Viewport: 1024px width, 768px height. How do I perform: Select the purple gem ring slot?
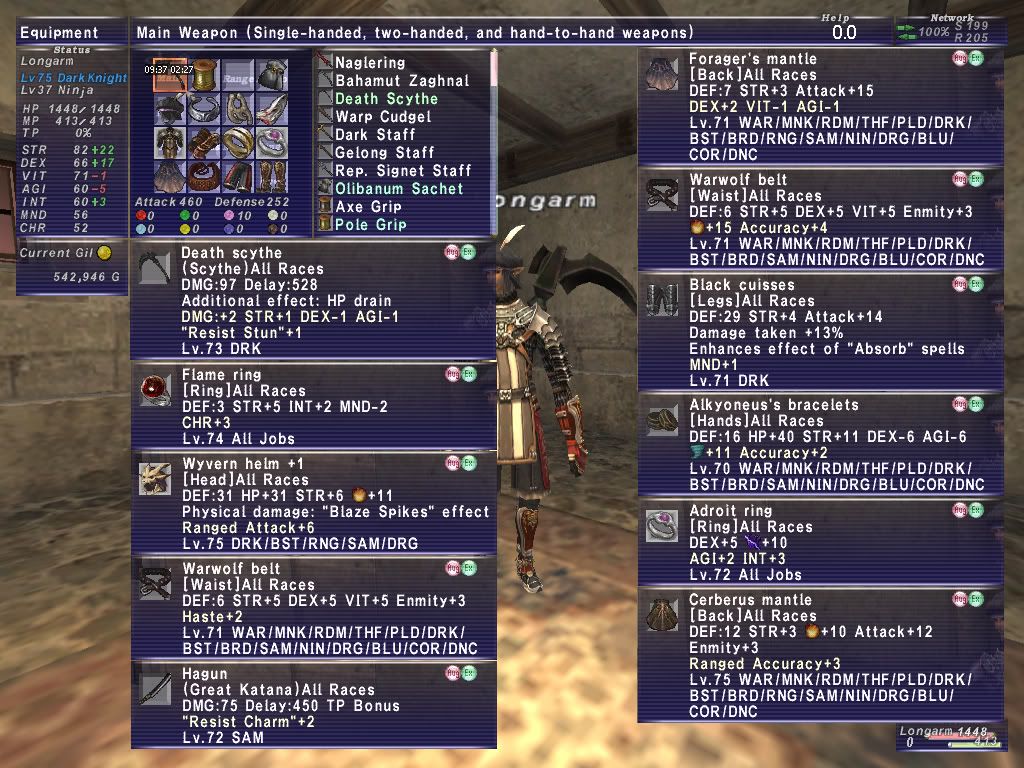tap(272, 142)
